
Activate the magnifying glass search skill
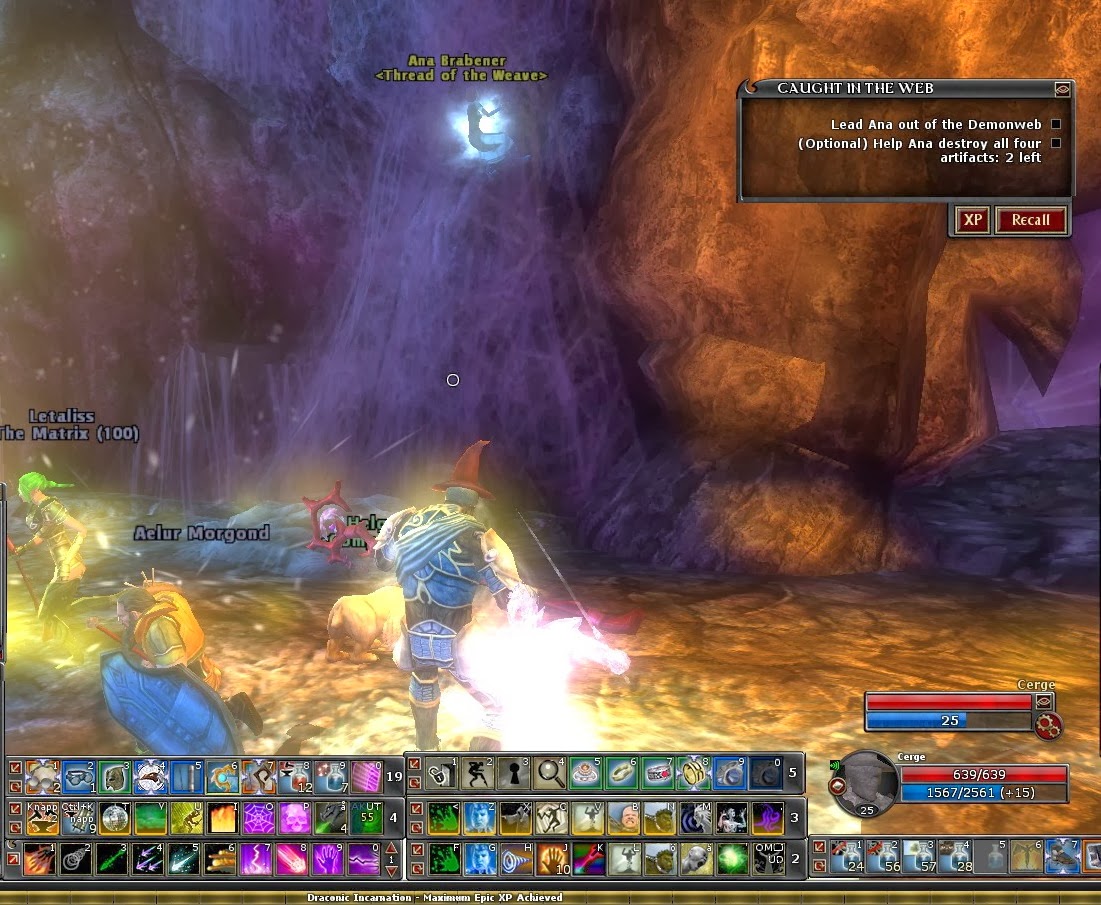[549, 773]
